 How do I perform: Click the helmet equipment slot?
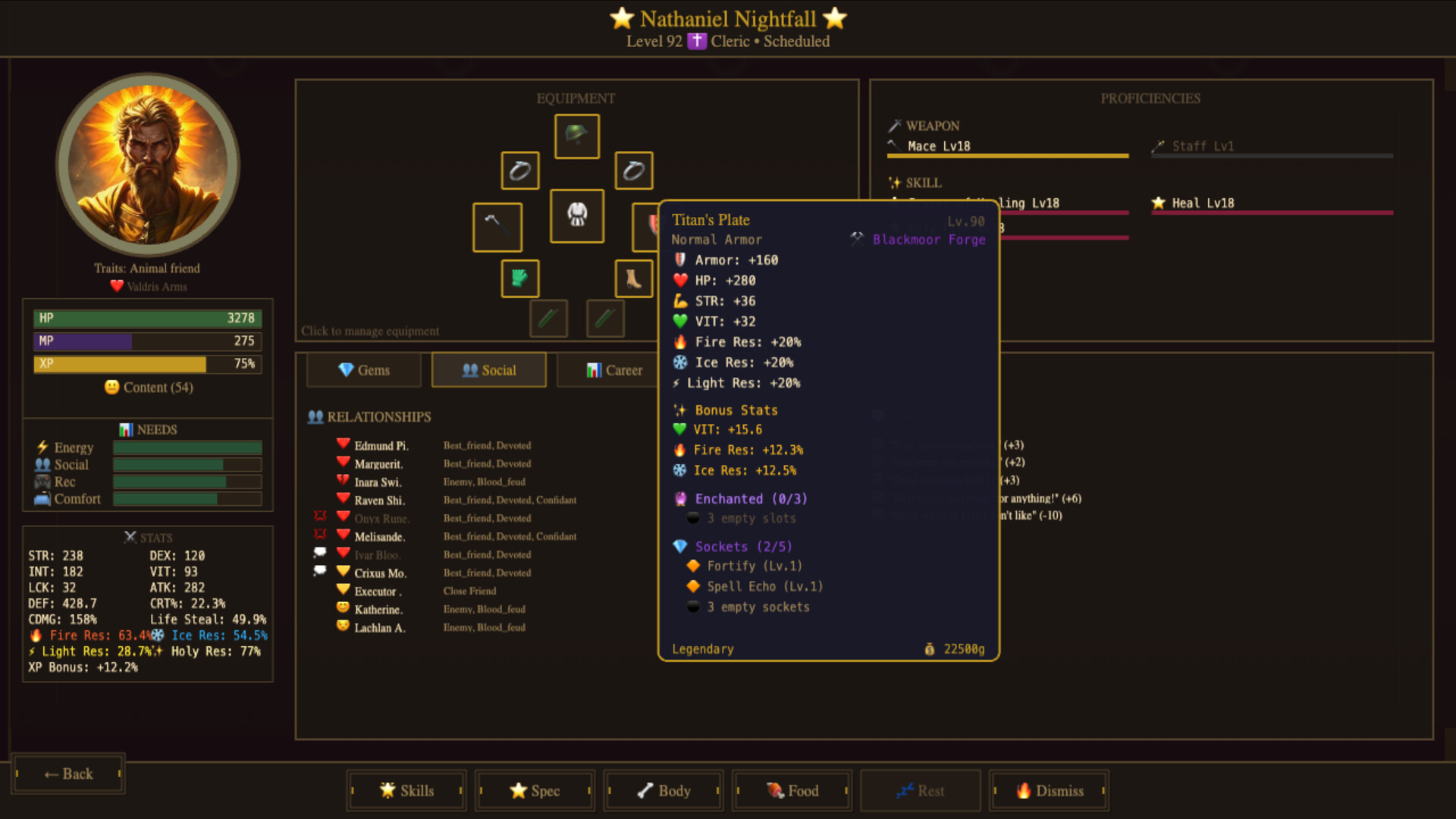tap(576, 136)
